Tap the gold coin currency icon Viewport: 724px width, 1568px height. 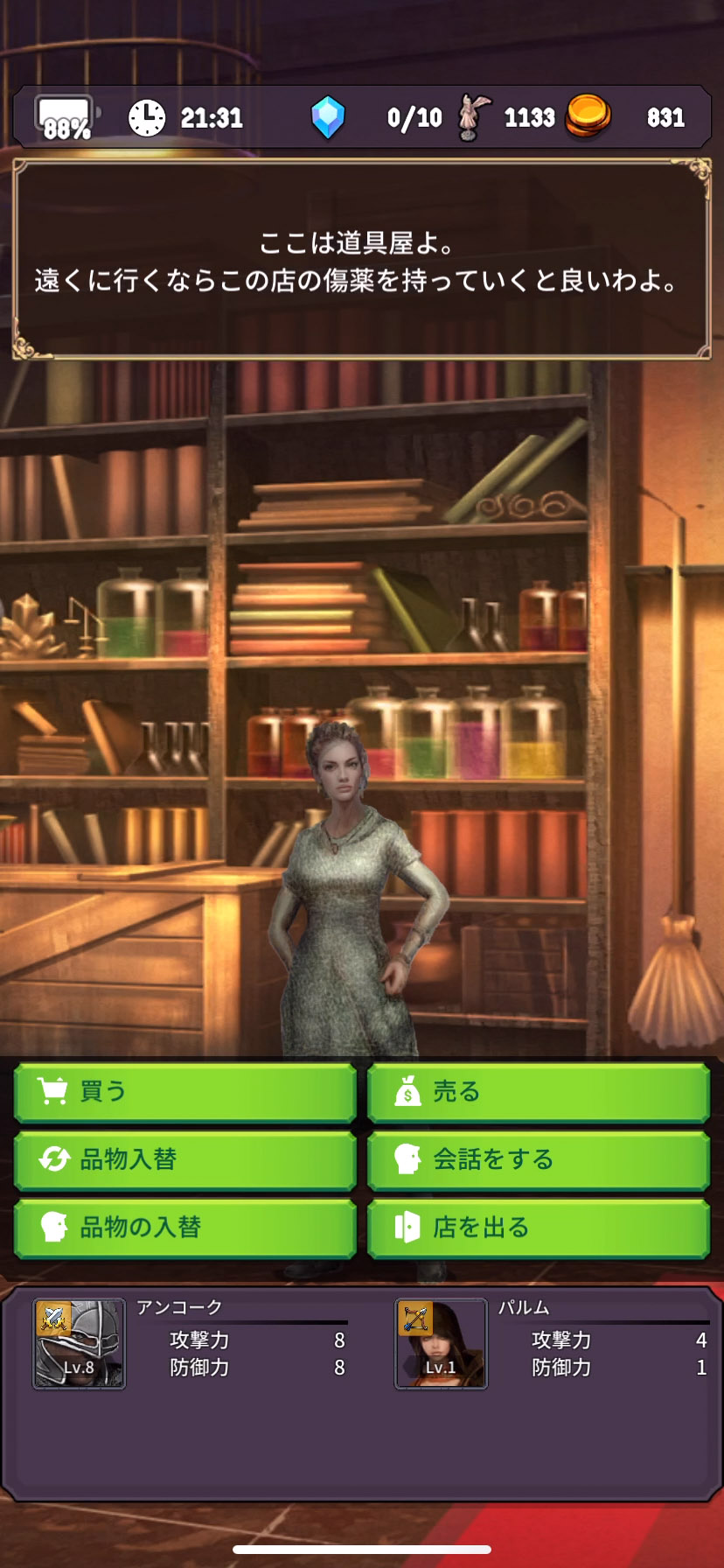(588, 116)
